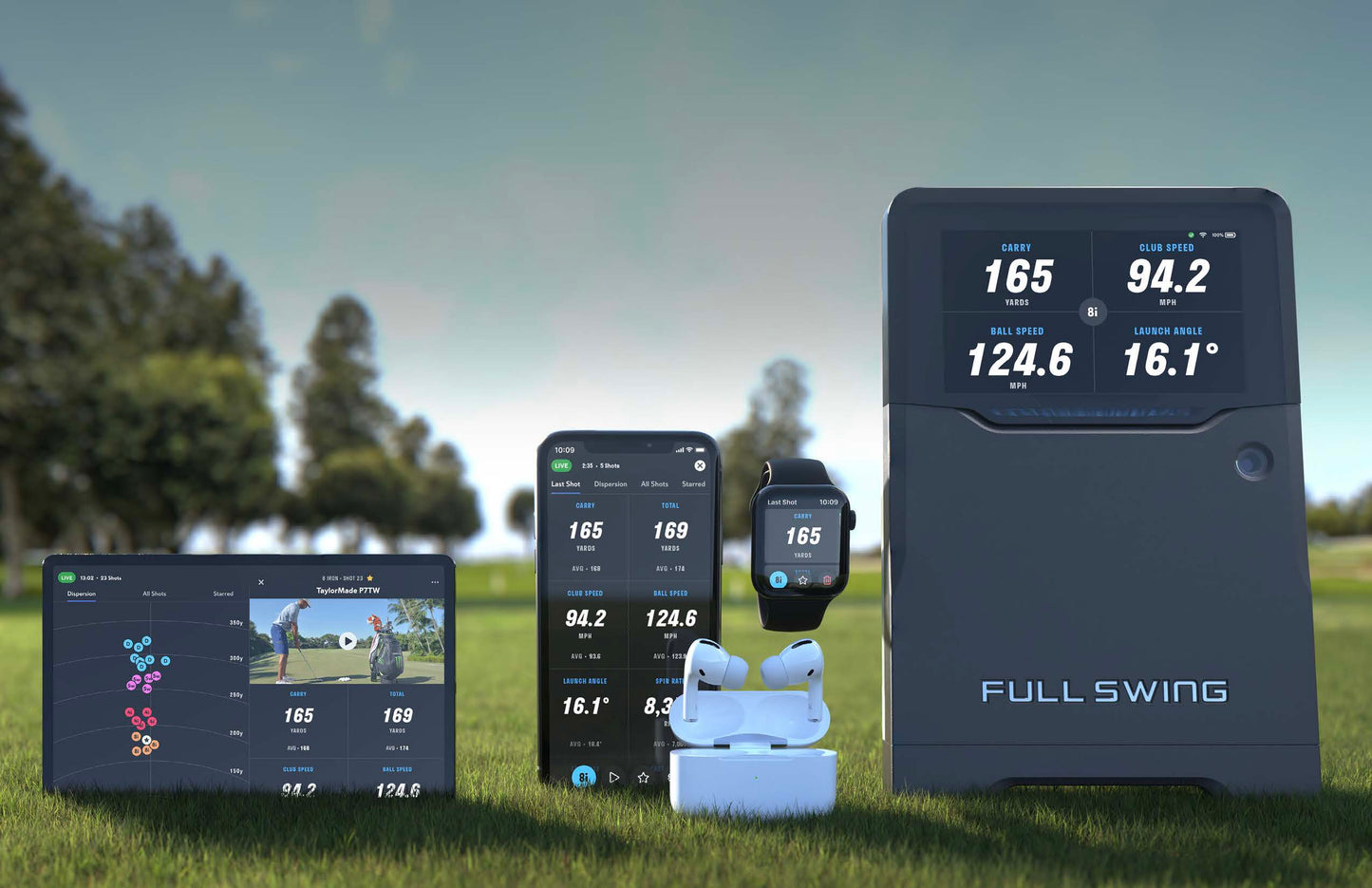This screenshot has height=888, width=1372.
Task: Open the more options menu on the tablet
Action: (434, 581)
